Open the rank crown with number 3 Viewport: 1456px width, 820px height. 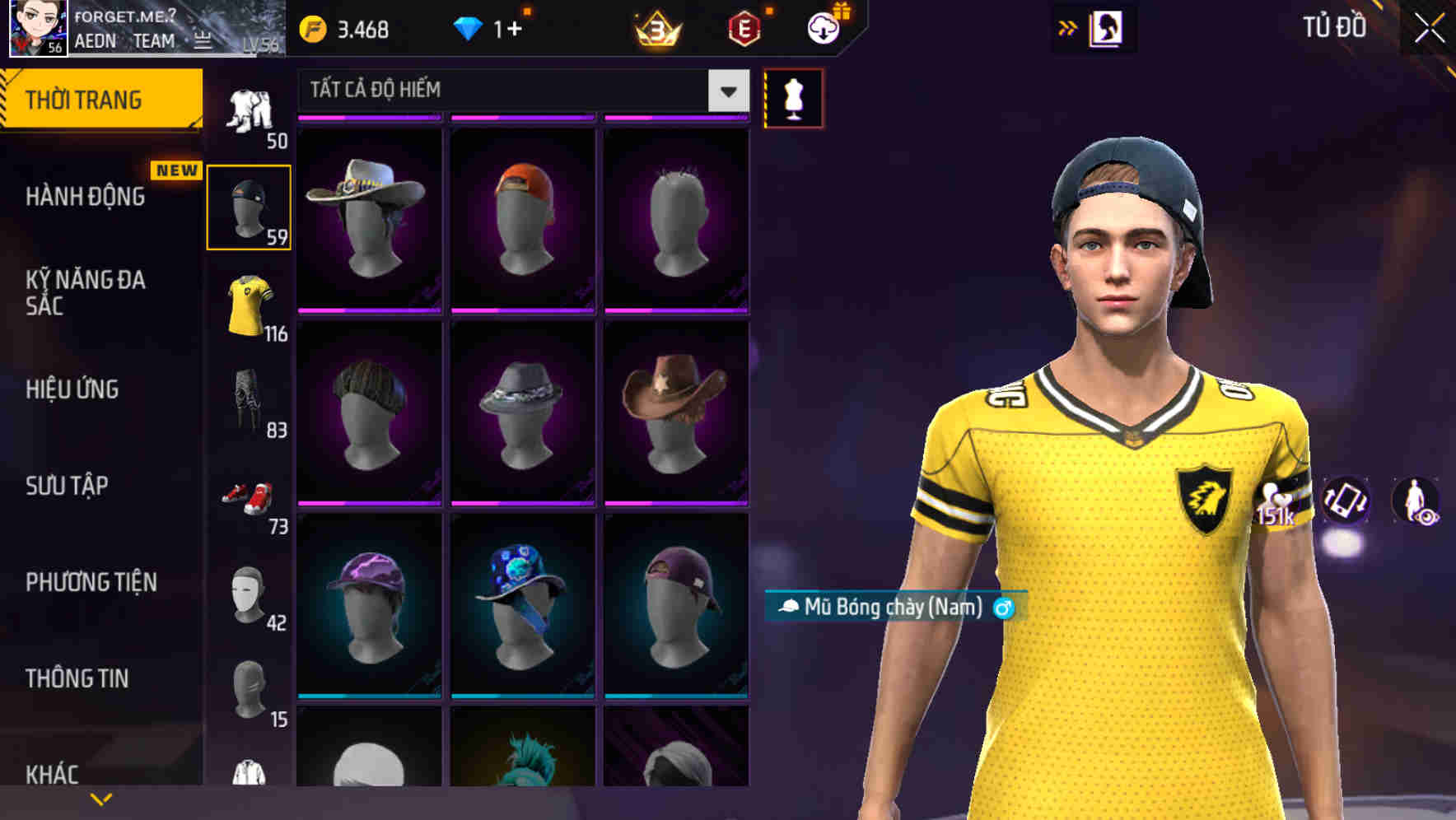659,27
